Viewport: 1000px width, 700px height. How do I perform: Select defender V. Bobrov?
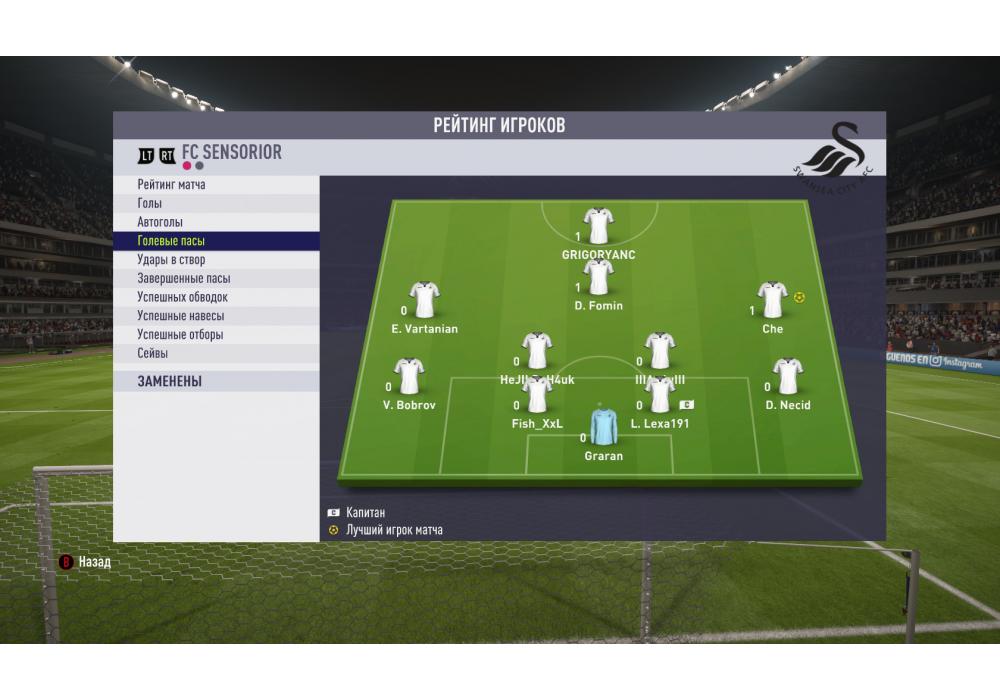[408, 377]
